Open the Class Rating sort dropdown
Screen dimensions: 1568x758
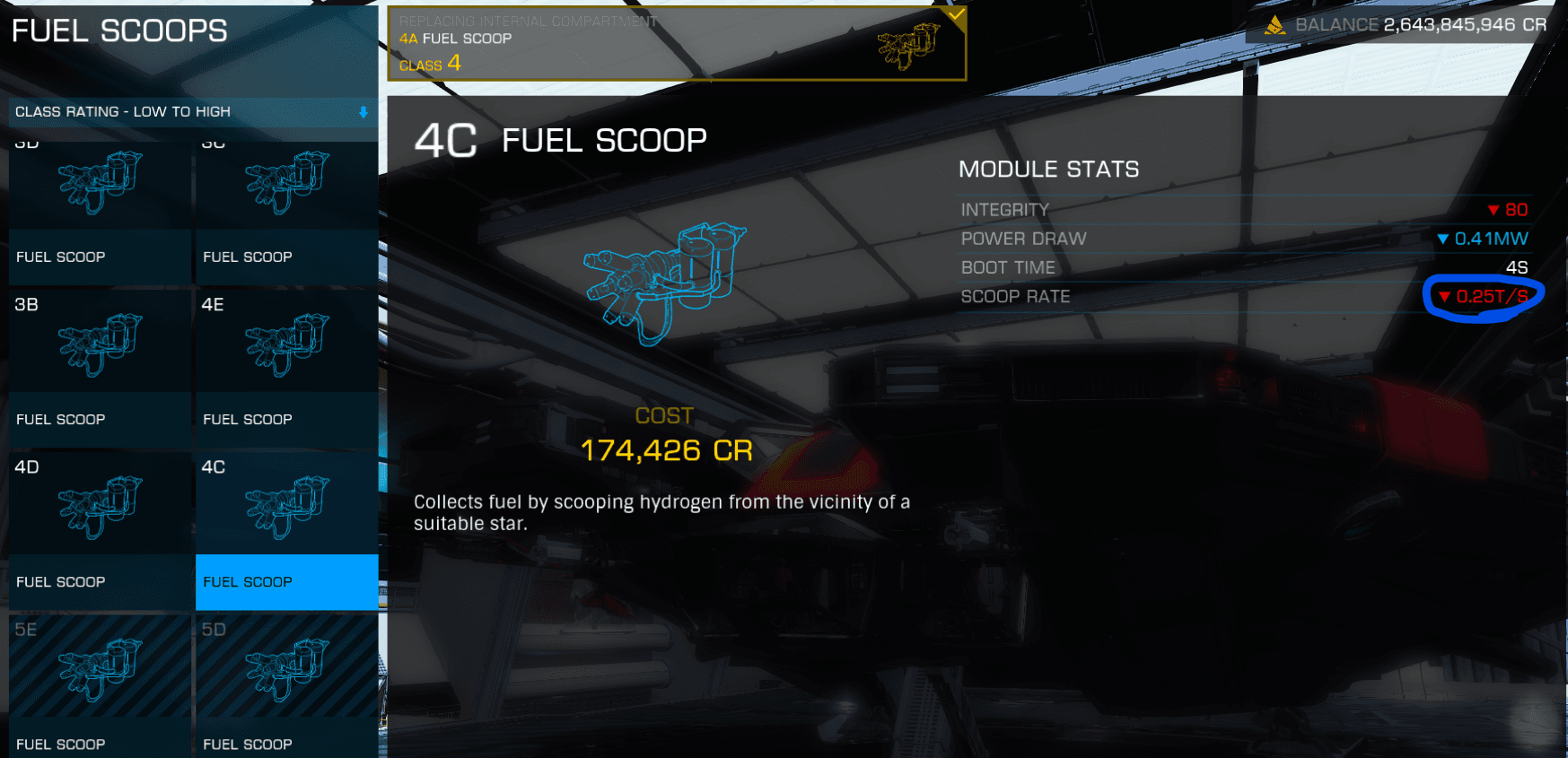pos(192,112)
